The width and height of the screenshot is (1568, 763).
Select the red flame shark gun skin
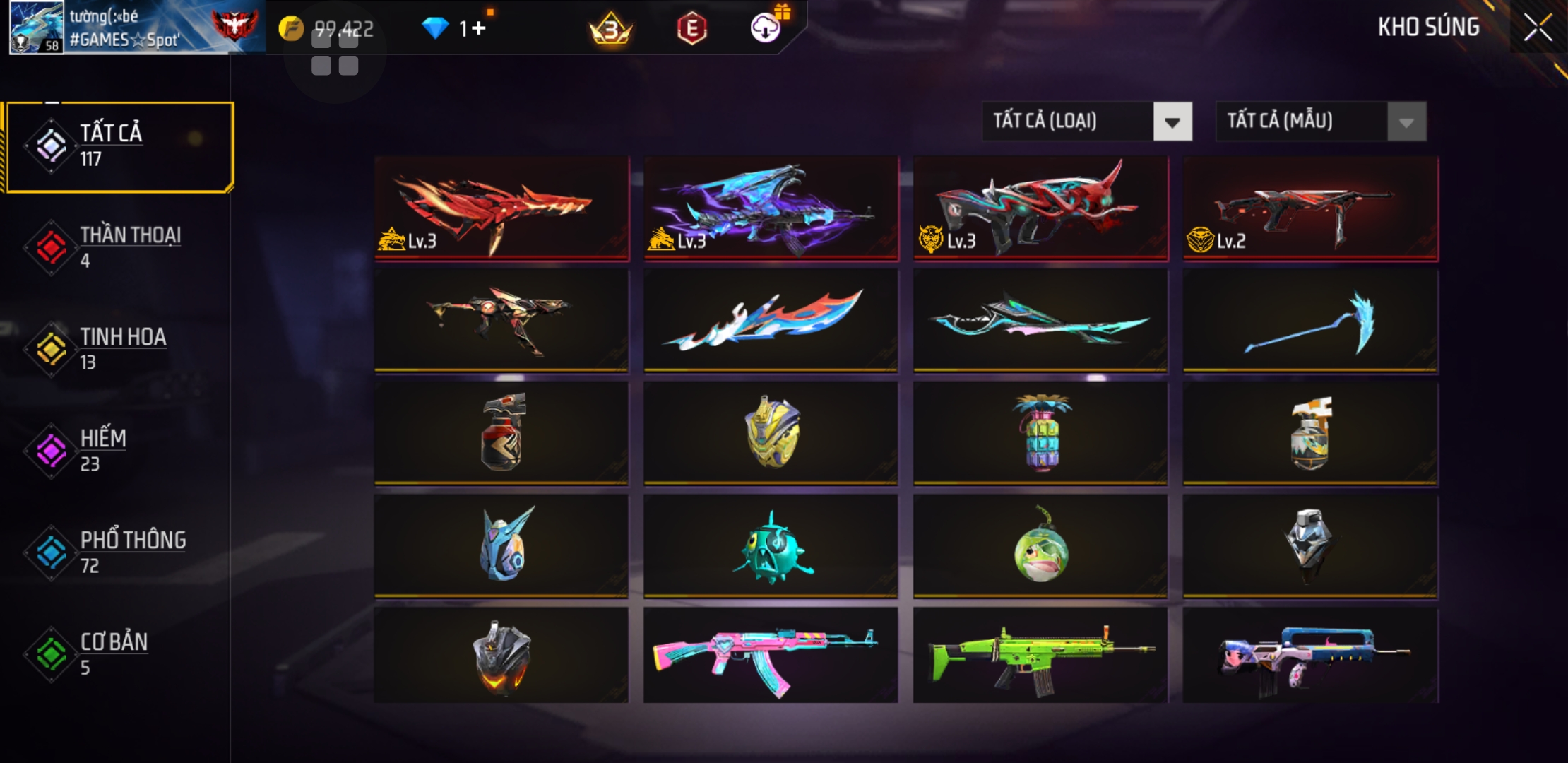[501, 208]
